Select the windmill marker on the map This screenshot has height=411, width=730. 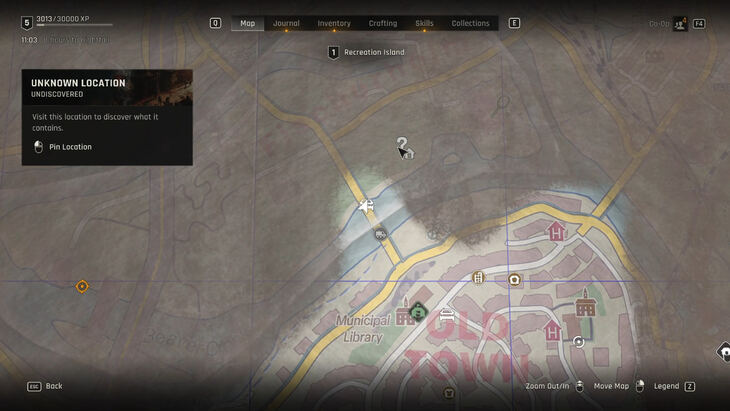click(x=367, y=206)
